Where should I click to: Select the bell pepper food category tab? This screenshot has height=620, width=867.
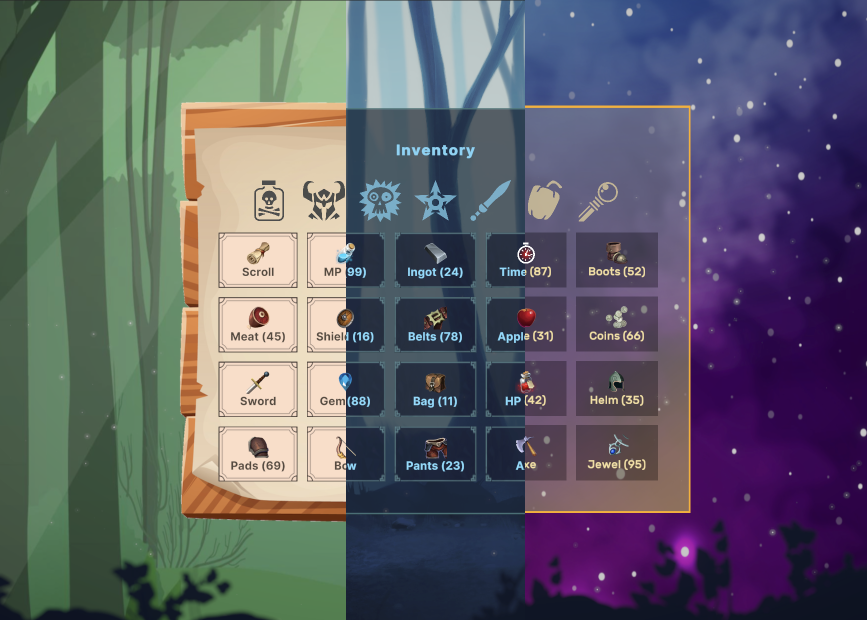pyautogui.click(x=545, y=201)
